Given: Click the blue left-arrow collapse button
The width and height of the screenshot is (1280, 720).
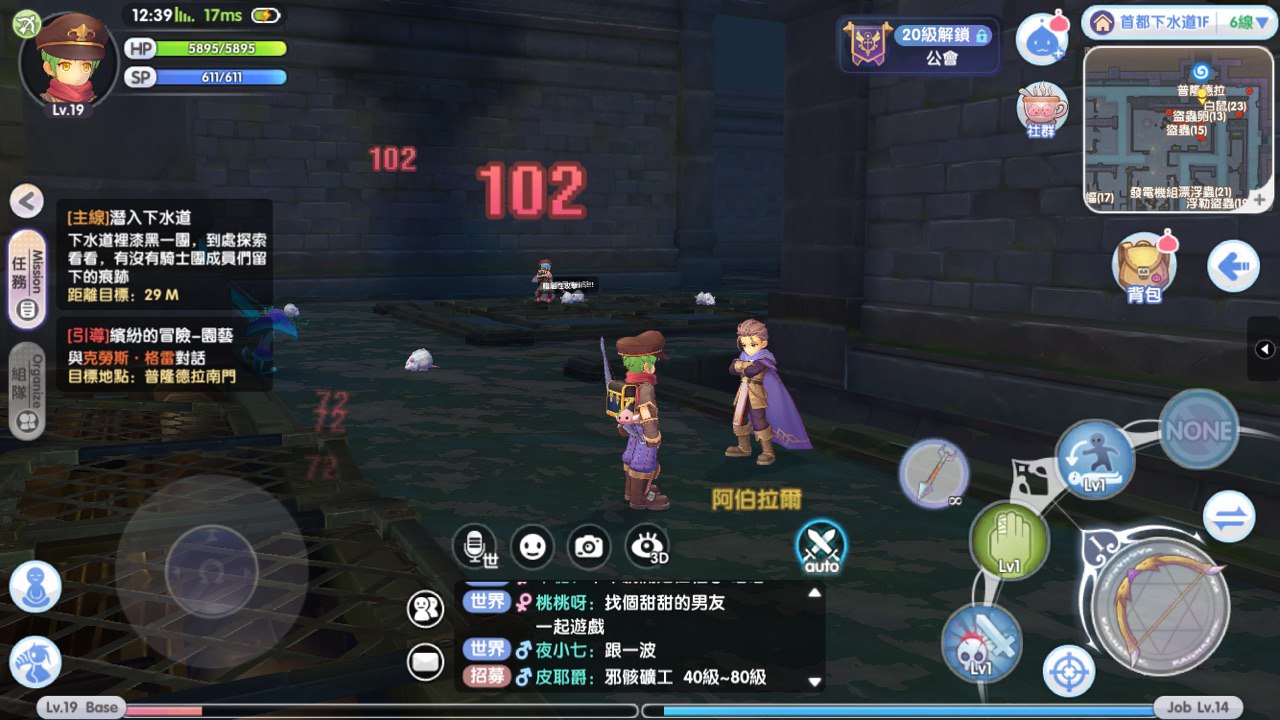Looking at the screenshot, I should click(1232, 266).
